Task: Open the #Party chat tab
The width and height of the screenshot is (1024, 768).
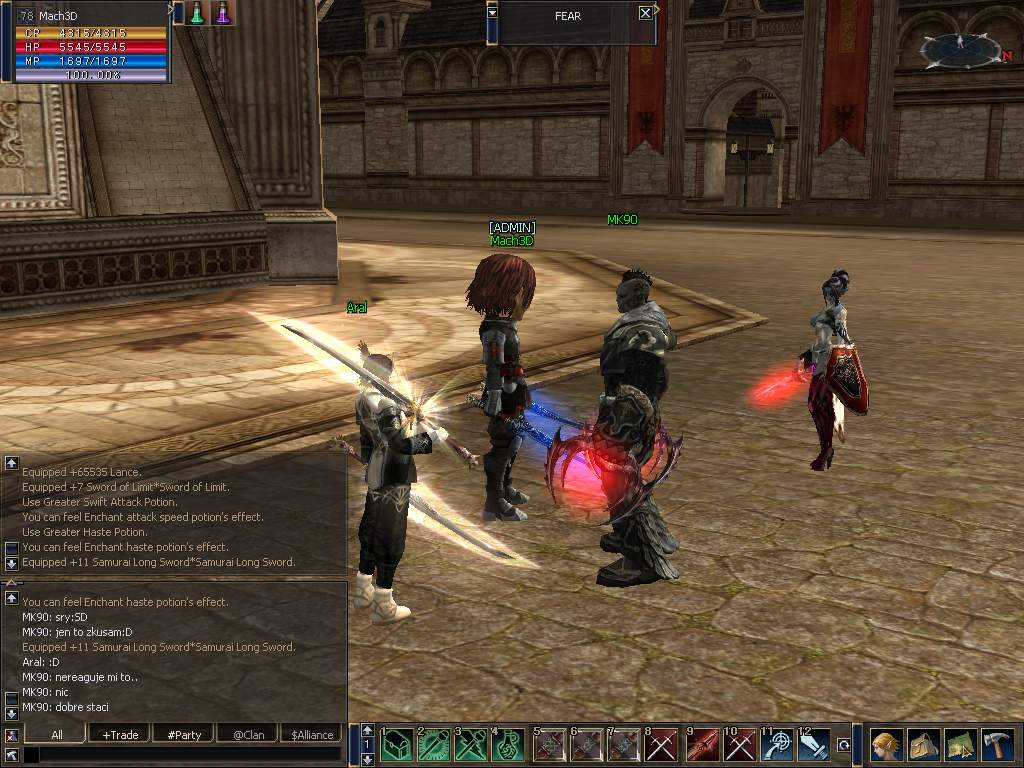Action: coord(184,734)
